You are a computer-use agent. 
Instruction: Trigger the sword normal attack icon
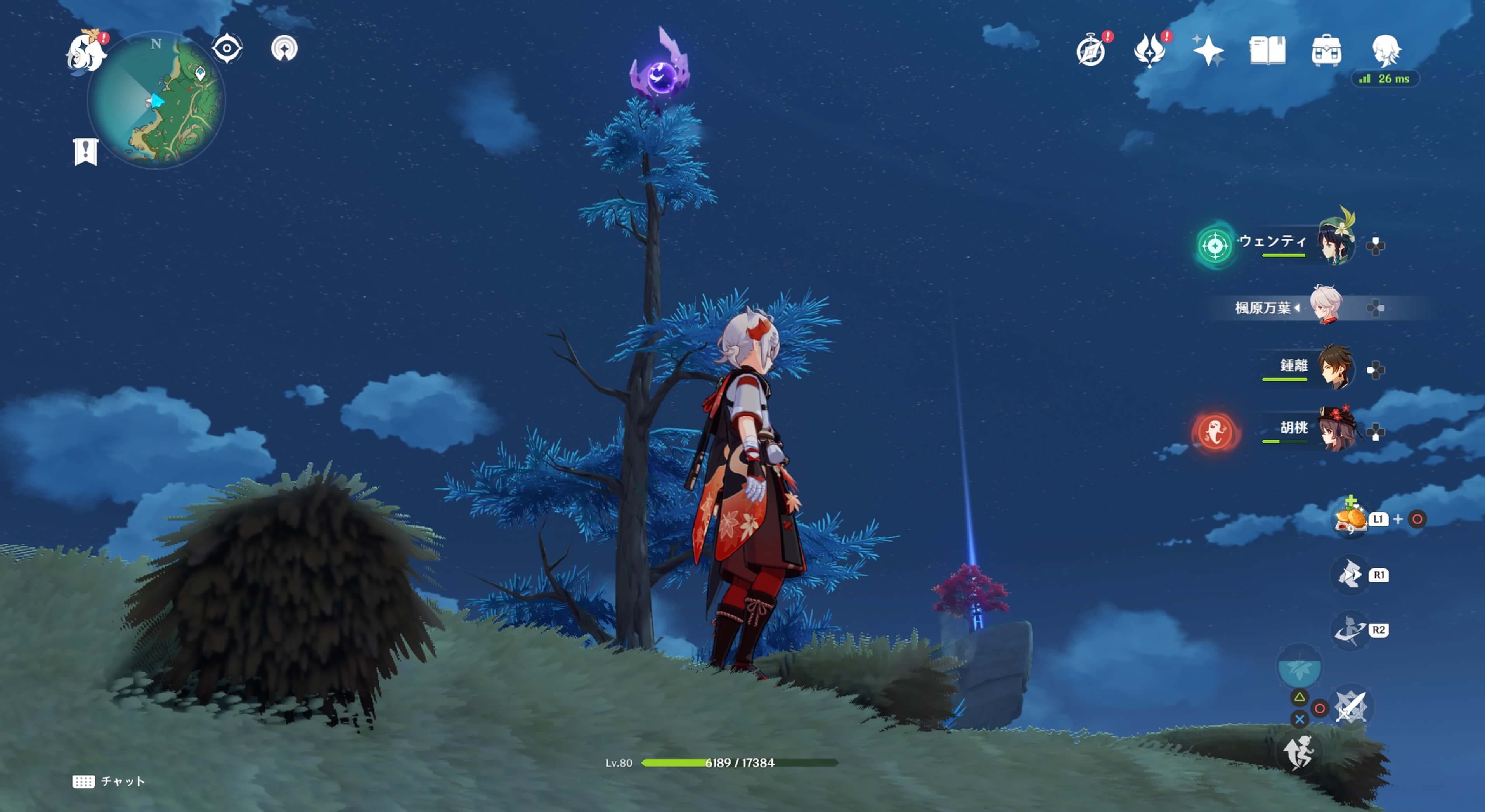[x=1350, y=706]
